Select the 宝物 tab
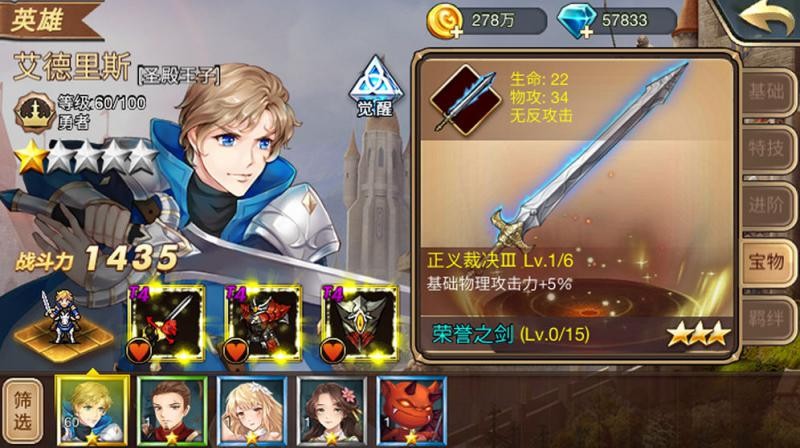The width and height of the screenshot is (800, 448). [x=767, y=261]
